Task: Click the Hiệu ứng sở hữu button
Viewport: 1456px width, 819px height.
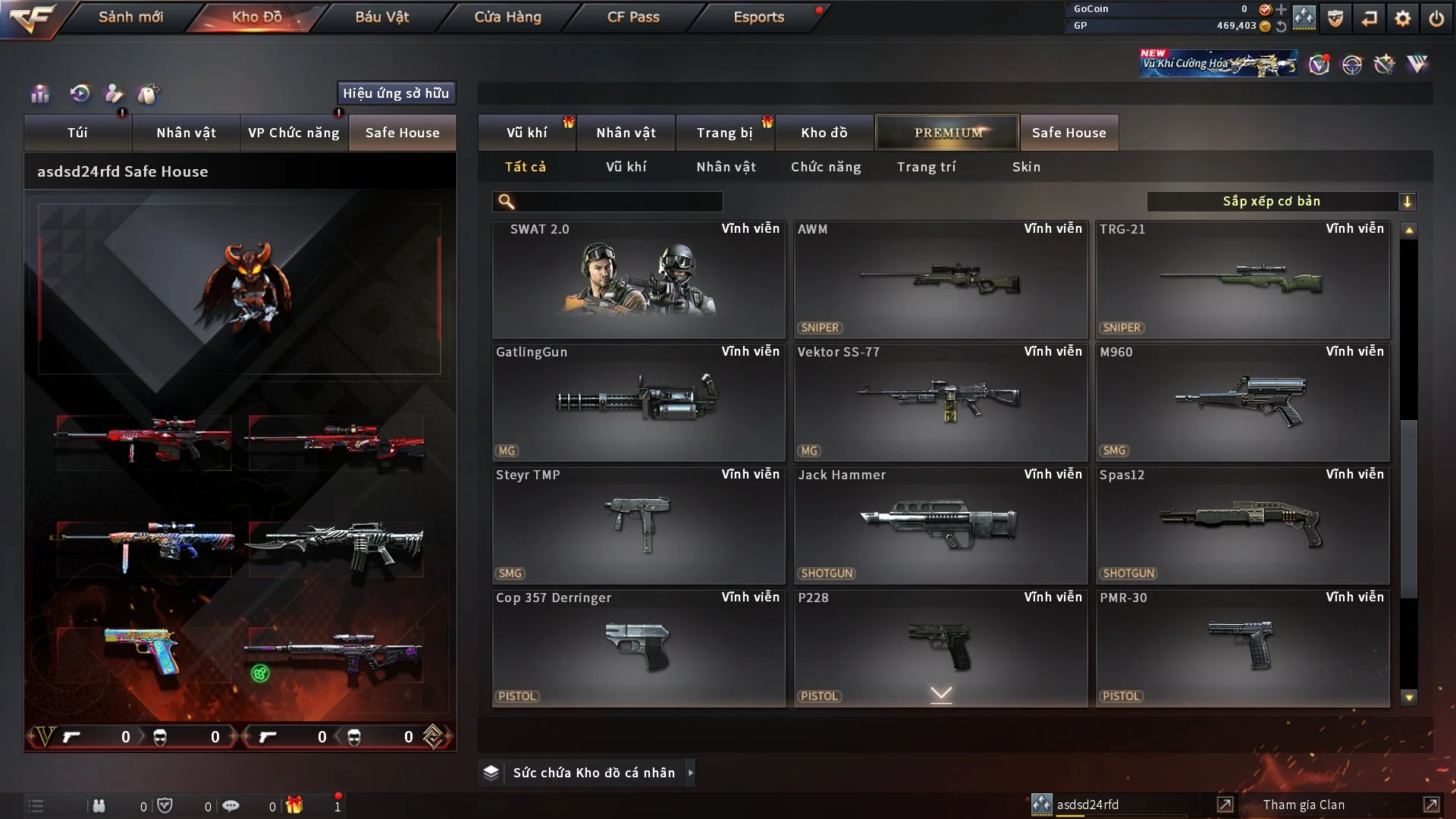Action: 396,93
